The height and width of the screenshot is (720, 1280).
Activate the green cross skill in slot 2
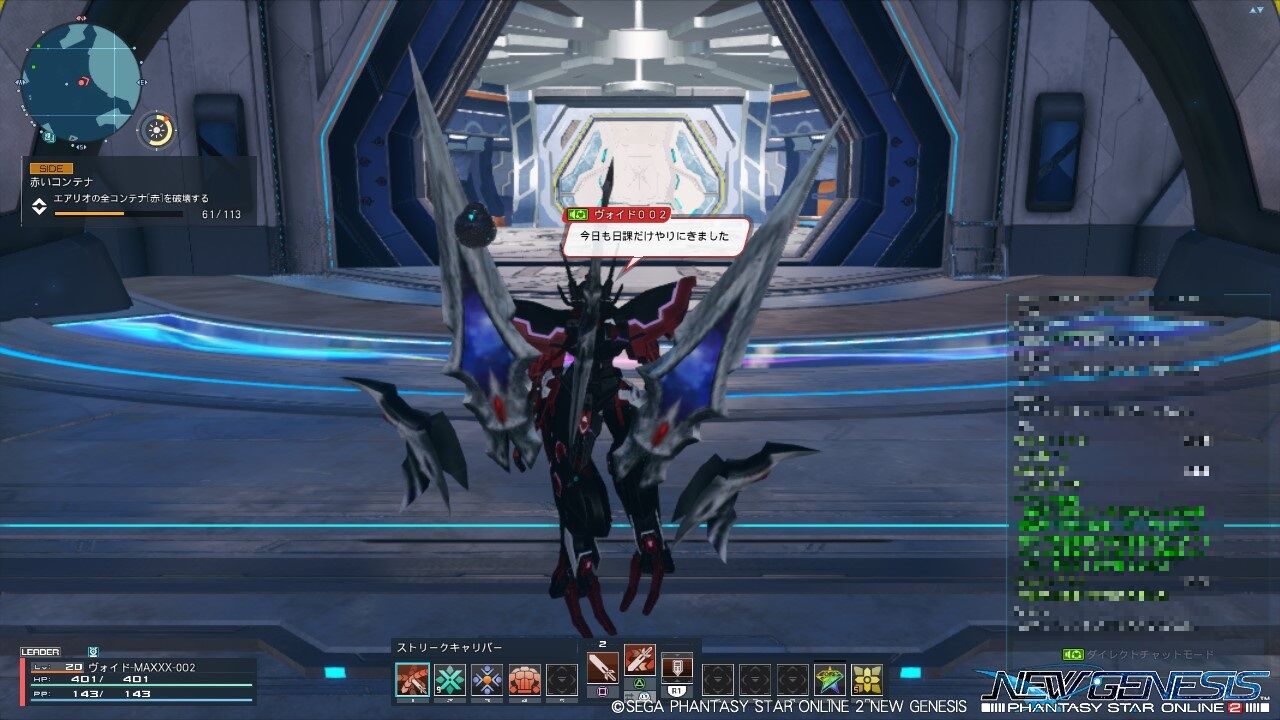[451, 678]
